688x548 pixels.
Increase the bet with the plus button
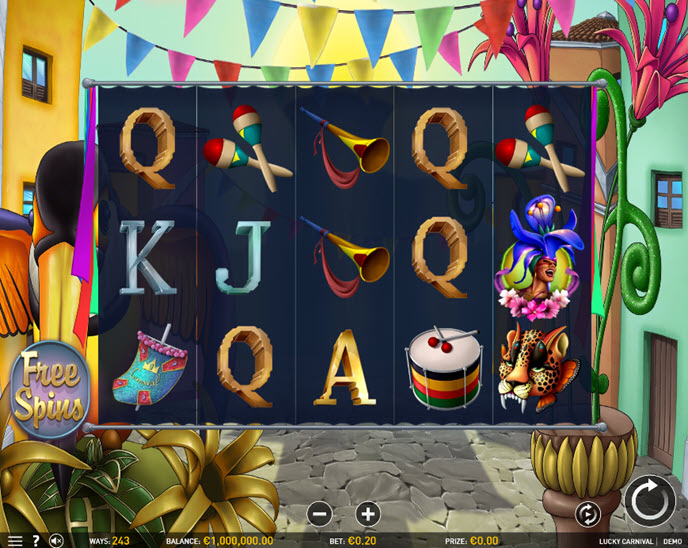368,514
